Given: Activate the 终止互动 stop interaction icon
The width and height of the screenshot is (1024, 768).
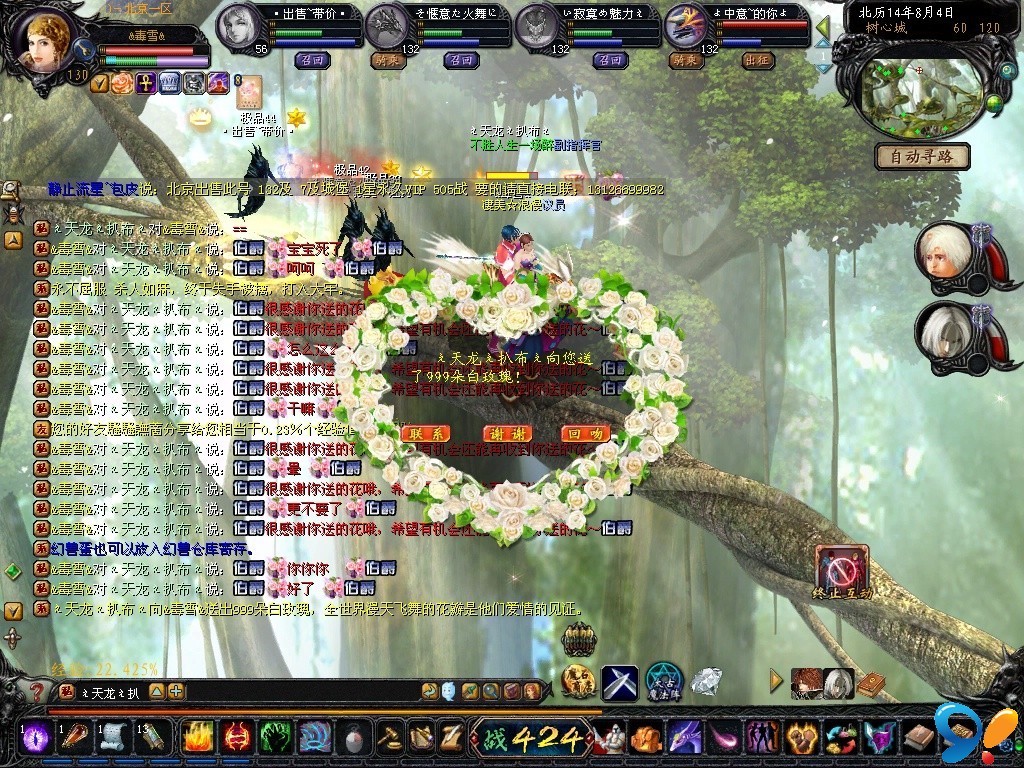Looking at the screenshot, I should 841,570.
